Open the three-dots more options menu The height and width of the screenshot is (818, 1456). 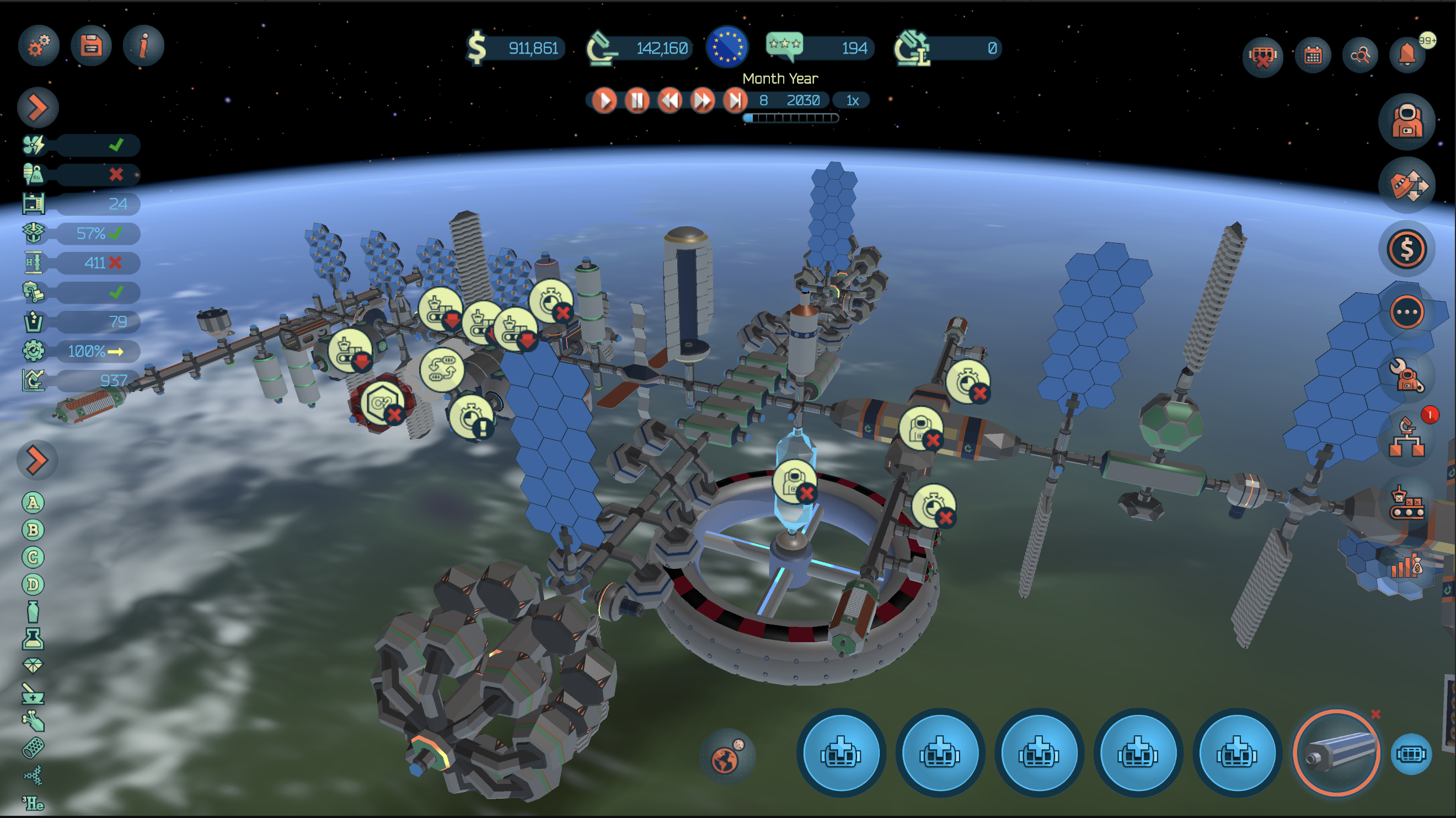click(x=1406, y=312)
